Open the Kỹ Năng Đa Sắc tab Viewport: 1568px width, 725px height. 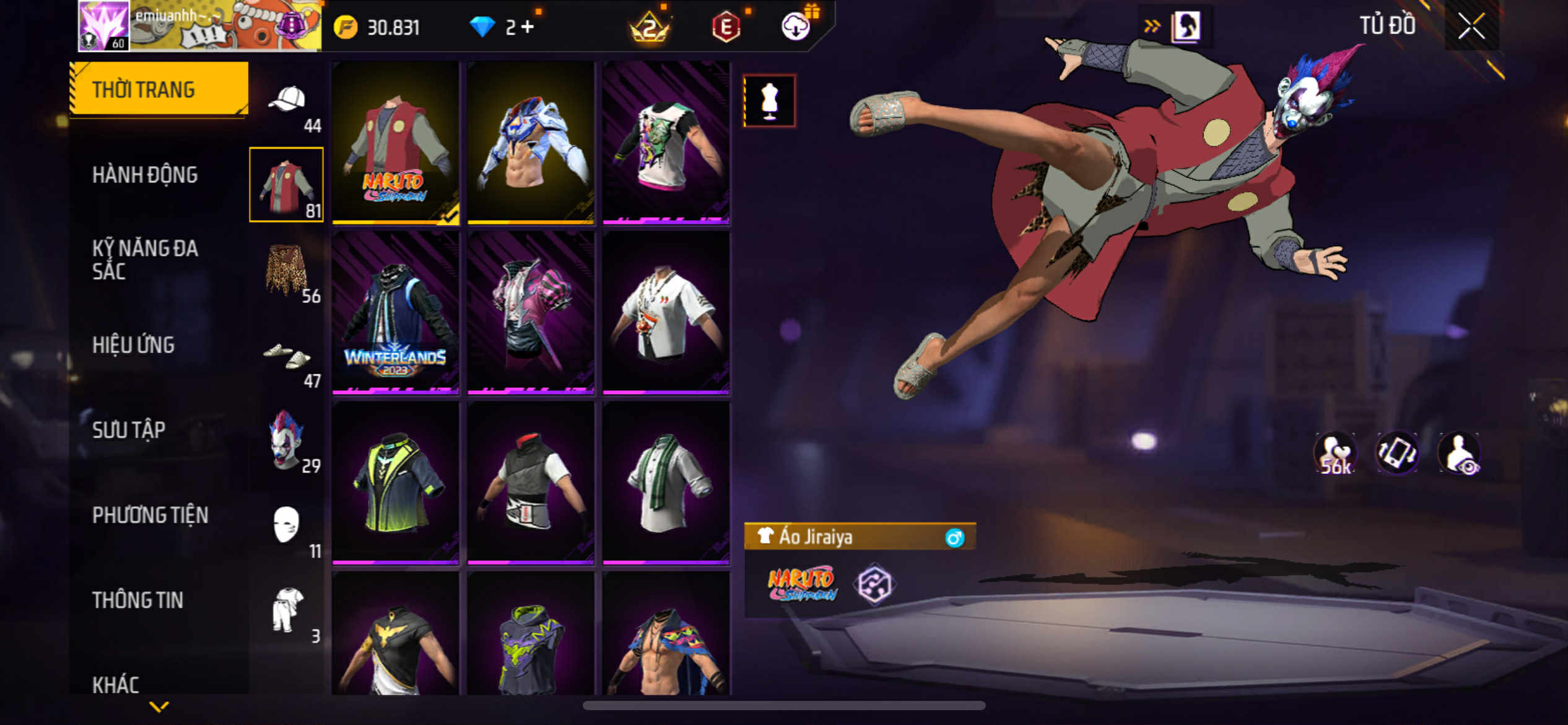point(145,260)
